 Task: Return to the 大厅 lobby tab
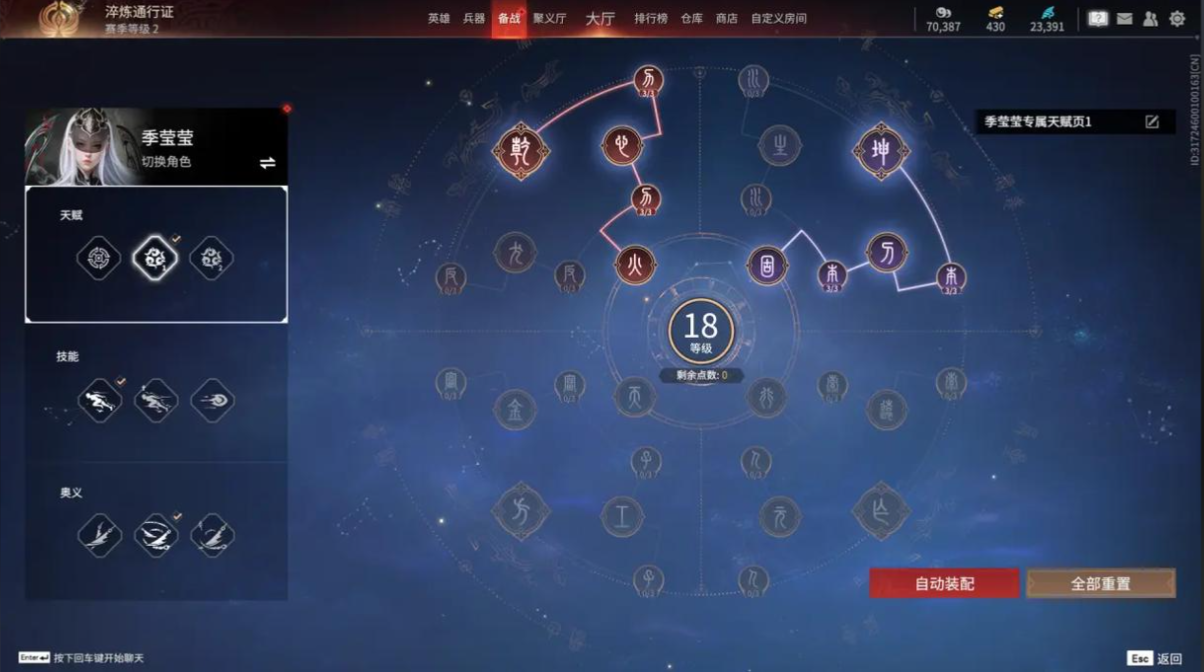pyautogui.click(x=600, y=18)
